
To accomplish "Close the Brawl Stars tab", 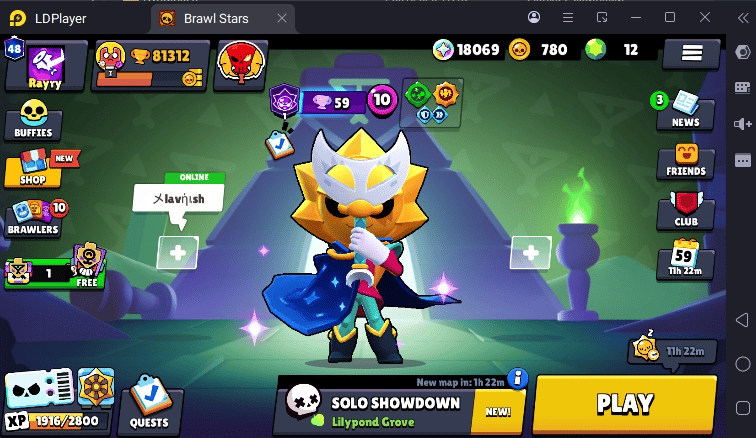I will pos(283,18).
